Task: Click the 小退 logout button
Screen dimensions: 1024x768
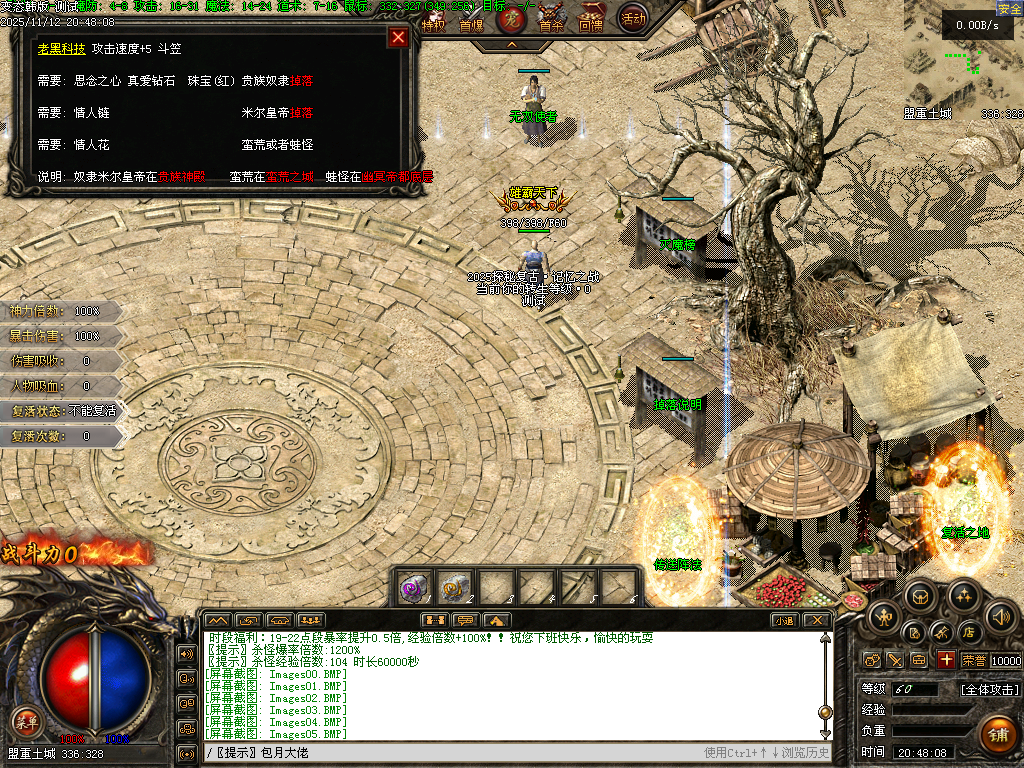Action: (784, 620)
